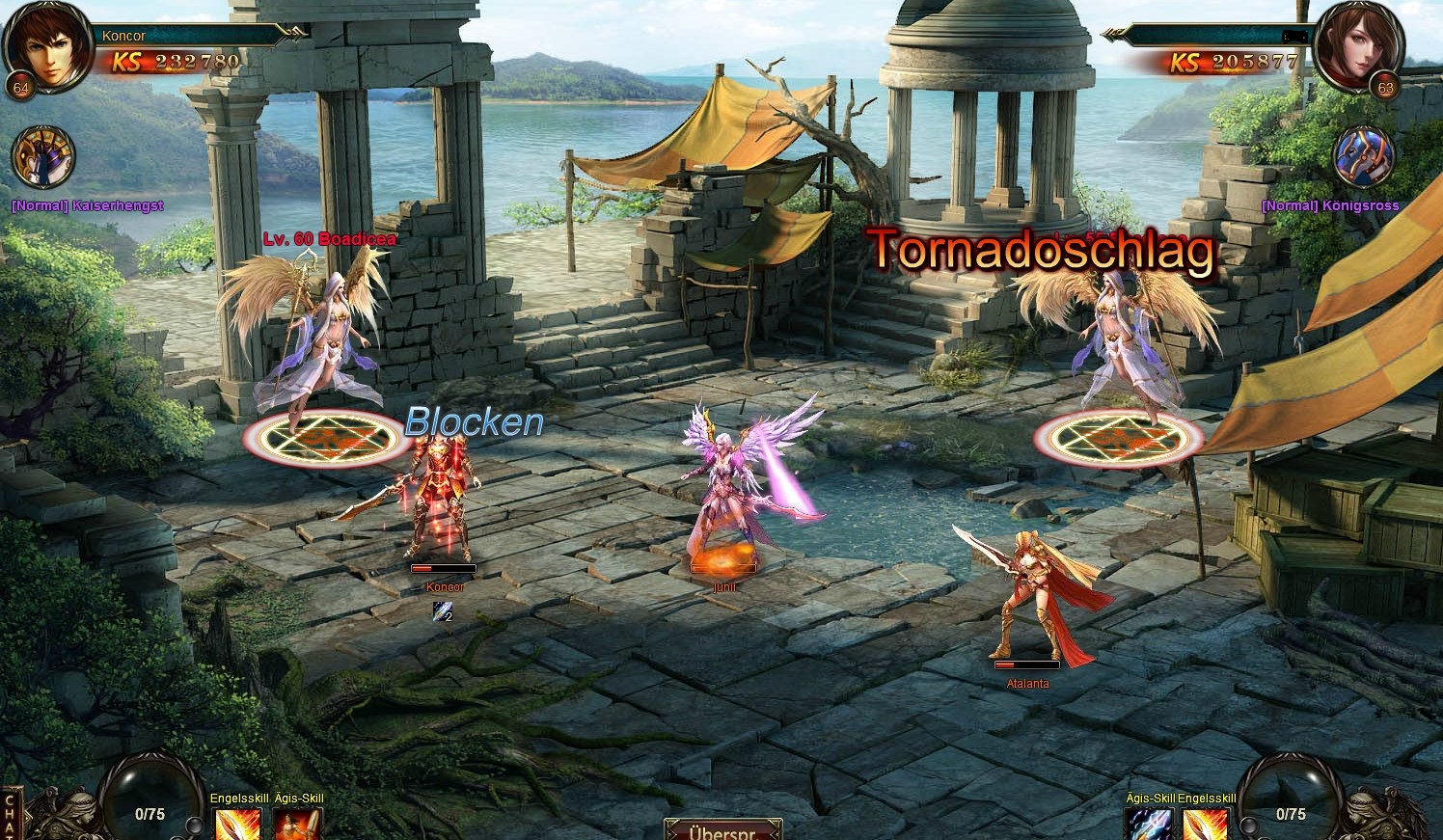Click the opponent's female portrait
Image resolution: width=1443 pixels, height=840 pixels.
click(1358, 46)
